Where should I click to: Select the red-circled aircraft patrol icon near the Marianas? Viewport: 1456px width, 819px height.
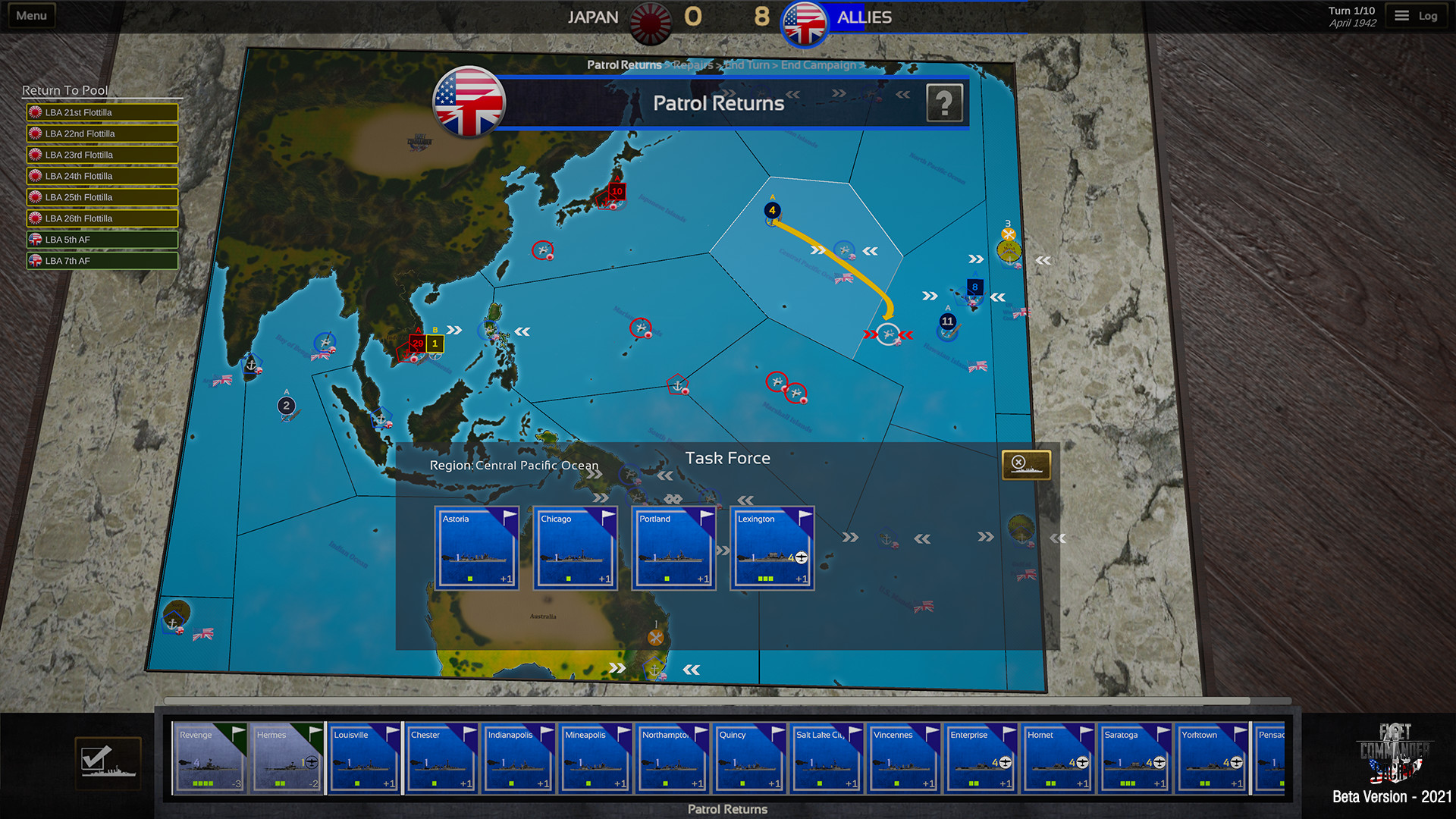(641, 329)
